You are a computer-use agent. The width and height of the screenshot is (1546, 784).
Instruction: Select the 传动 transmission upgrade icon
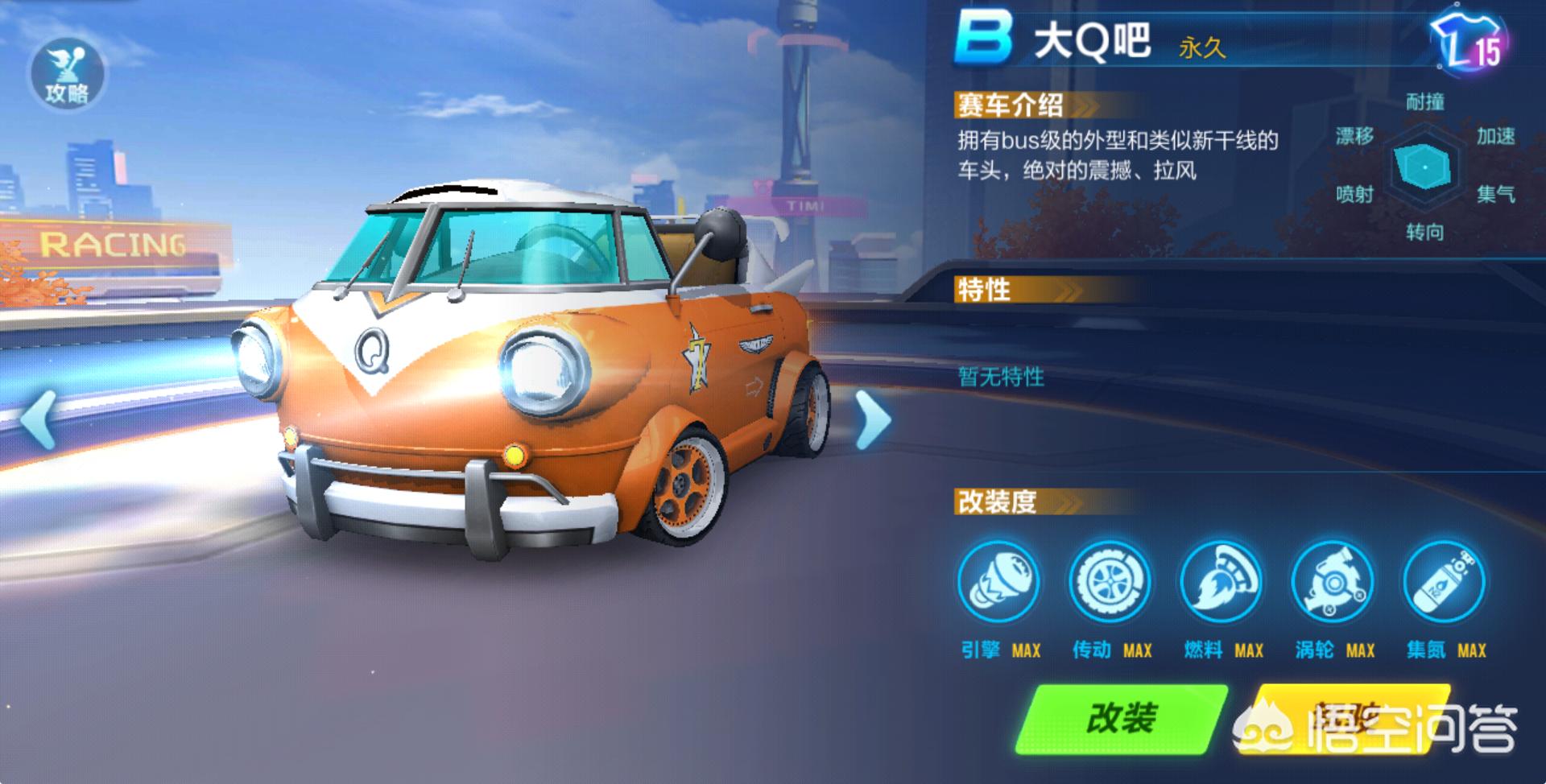1110,583
